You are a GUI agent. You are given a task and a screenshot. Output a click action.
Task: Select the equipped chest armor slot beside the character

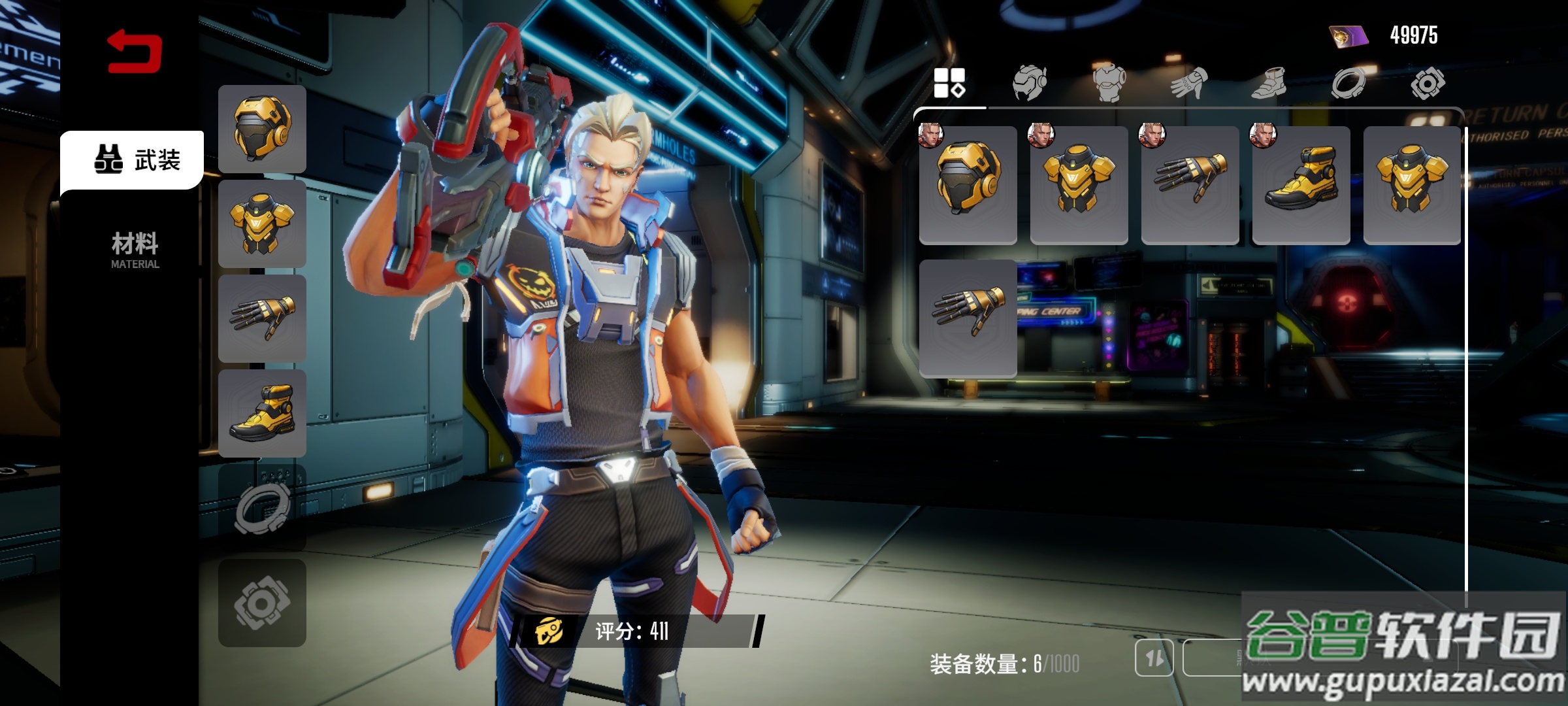262,224
